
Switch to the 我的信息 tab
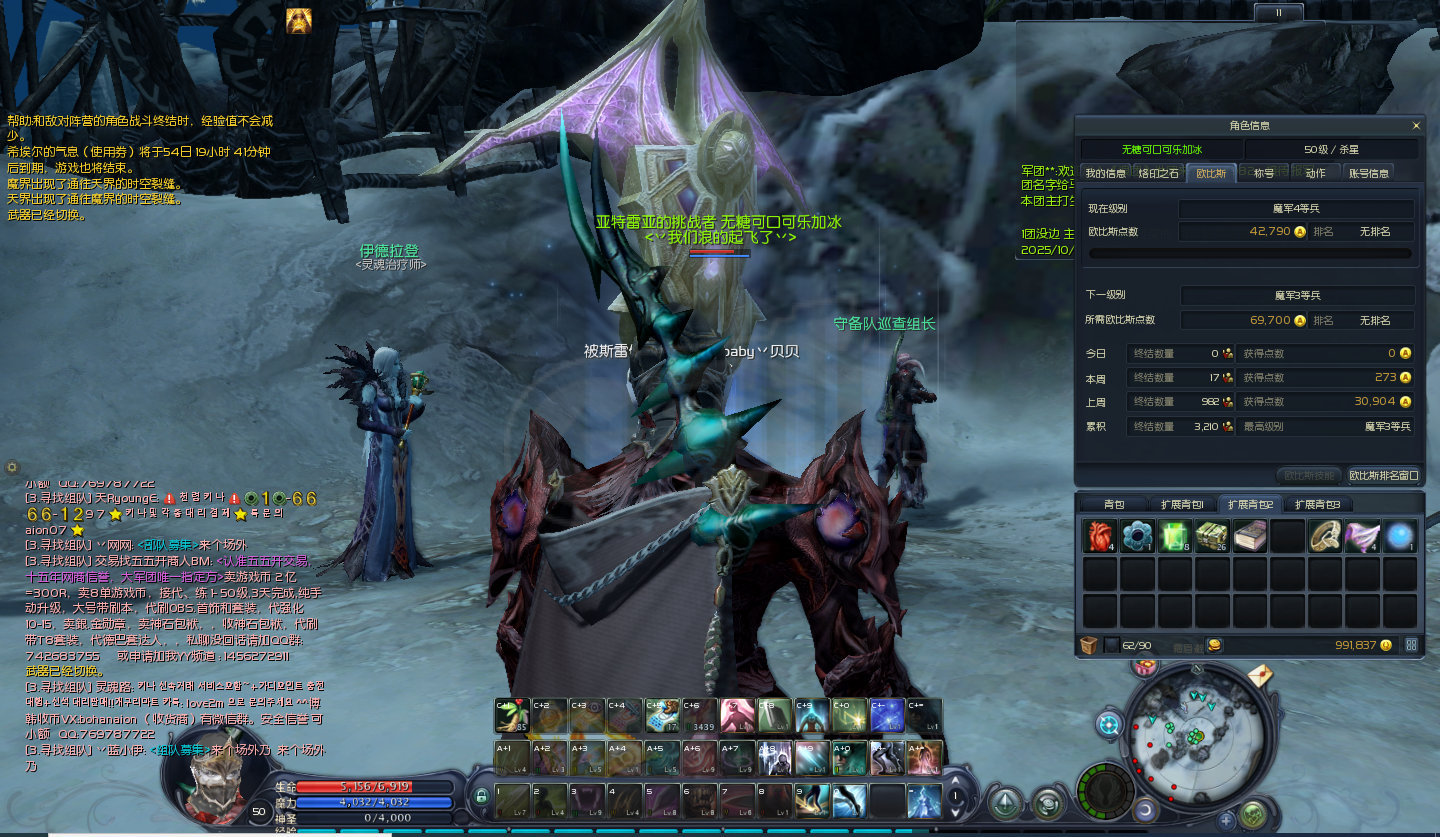coord(1105,173)
